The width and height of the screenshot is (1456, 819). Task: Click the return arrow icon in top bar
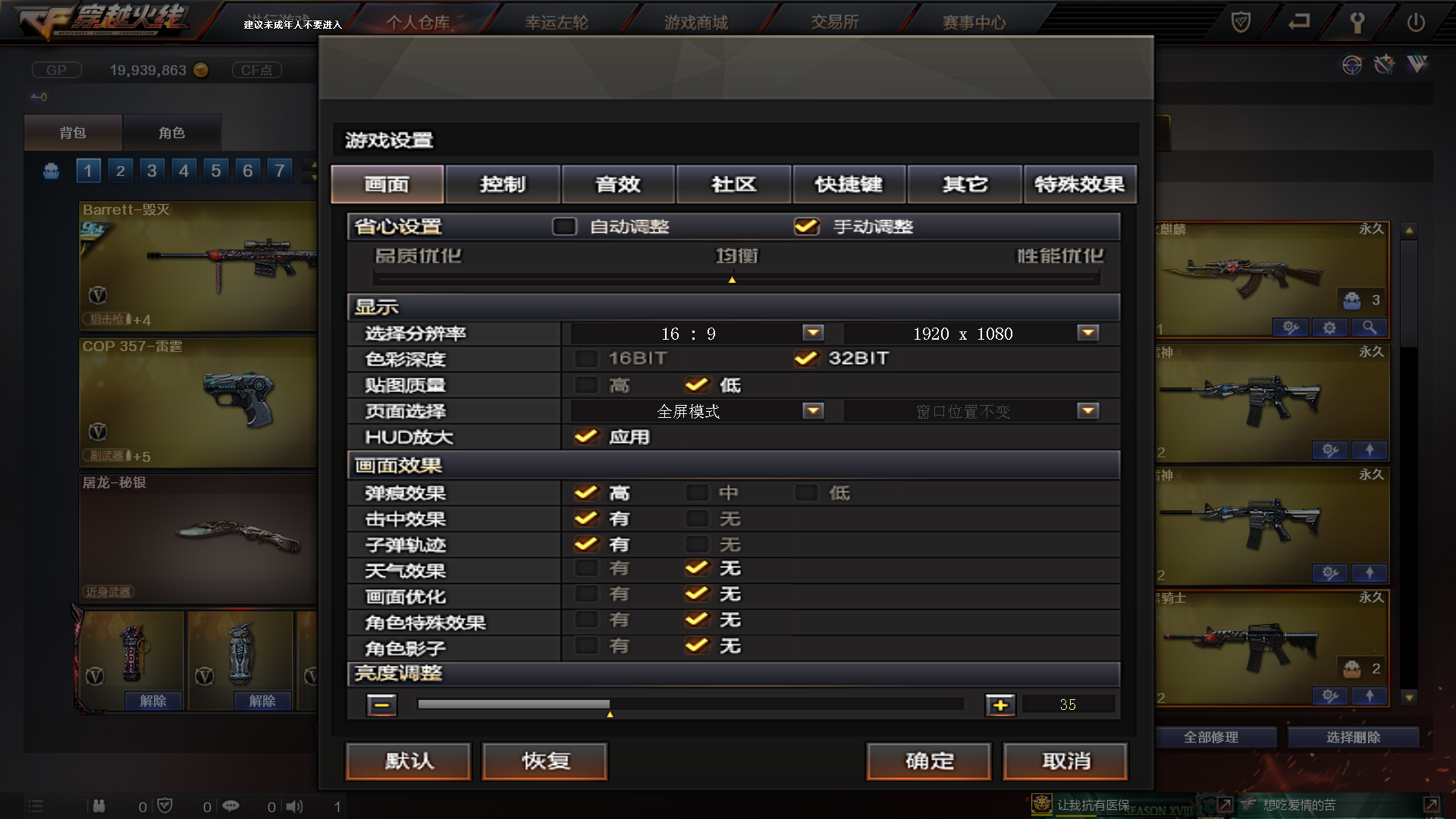[1298, 24]
